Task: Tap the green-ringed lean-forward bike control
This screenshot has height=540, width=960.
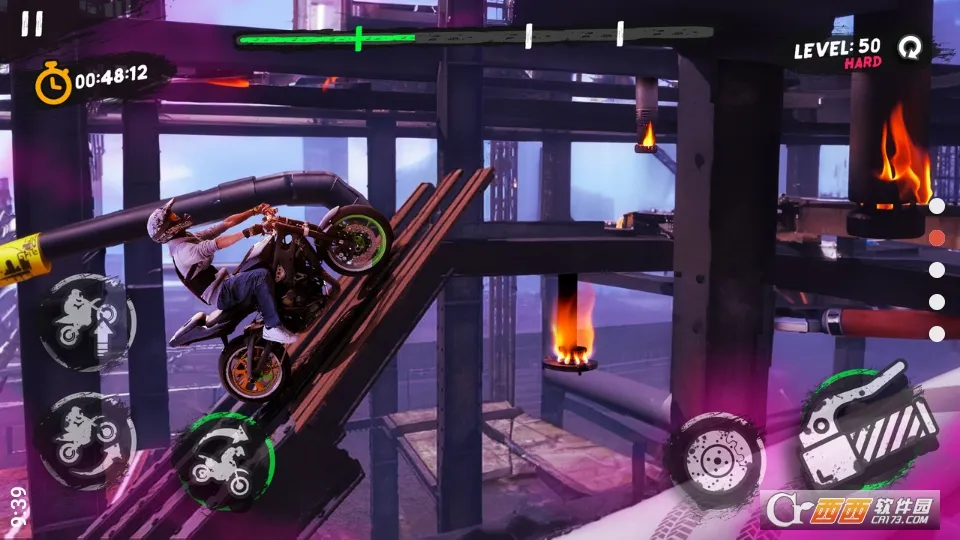Action: (224, 461)
